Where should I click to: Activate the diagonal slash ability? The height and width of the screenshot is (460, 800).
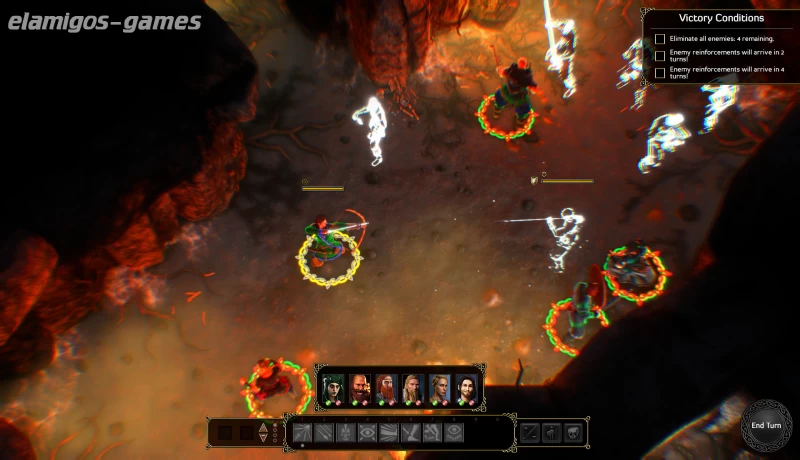323,432
